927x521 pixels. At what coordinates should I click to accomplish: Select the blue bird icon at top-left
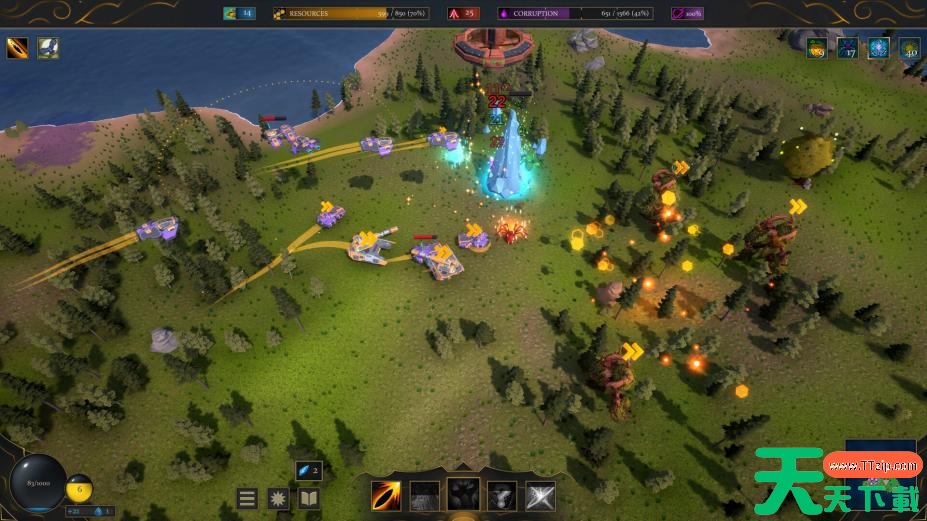[49, 47]
